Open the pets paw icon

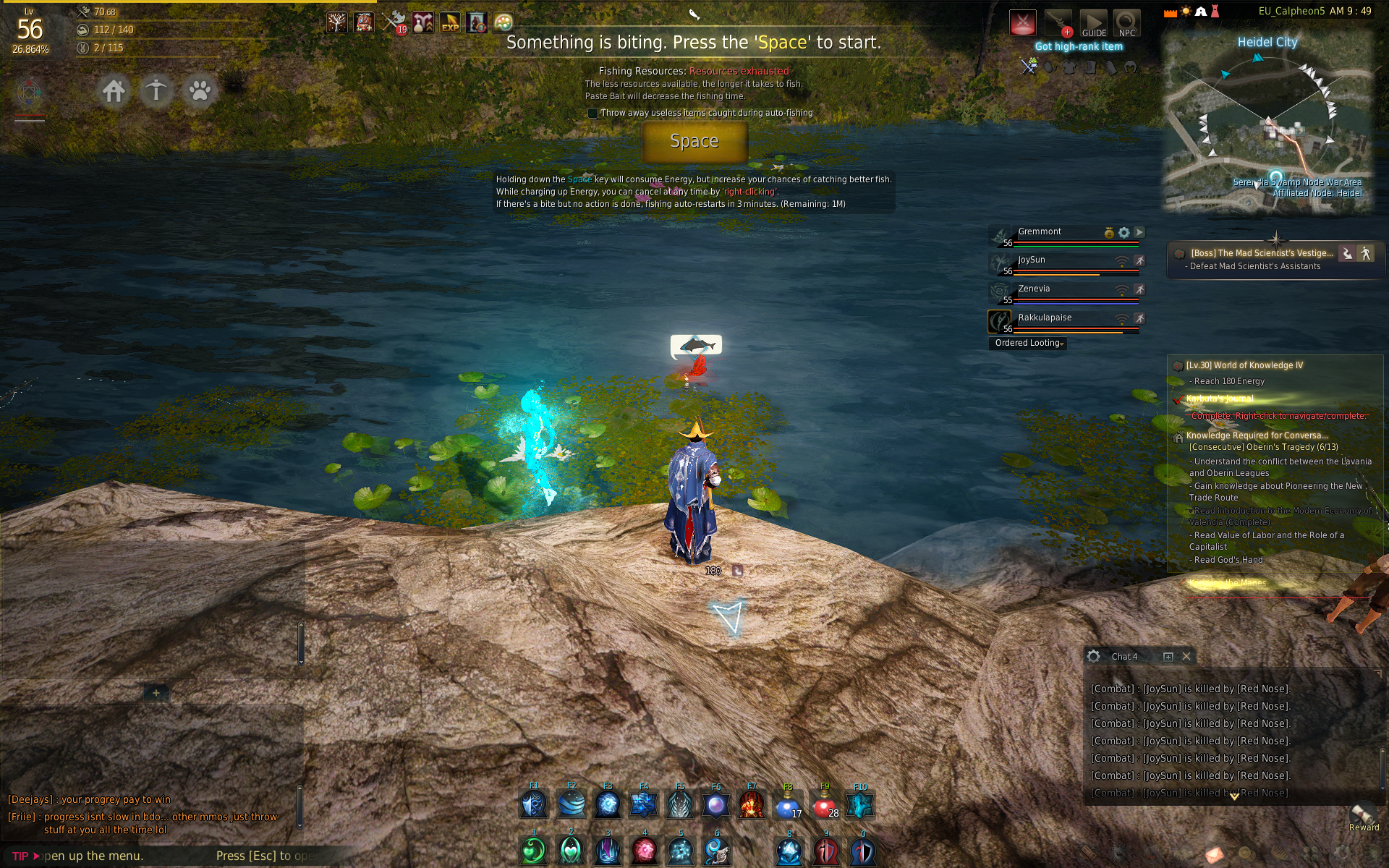coord(200,91)
